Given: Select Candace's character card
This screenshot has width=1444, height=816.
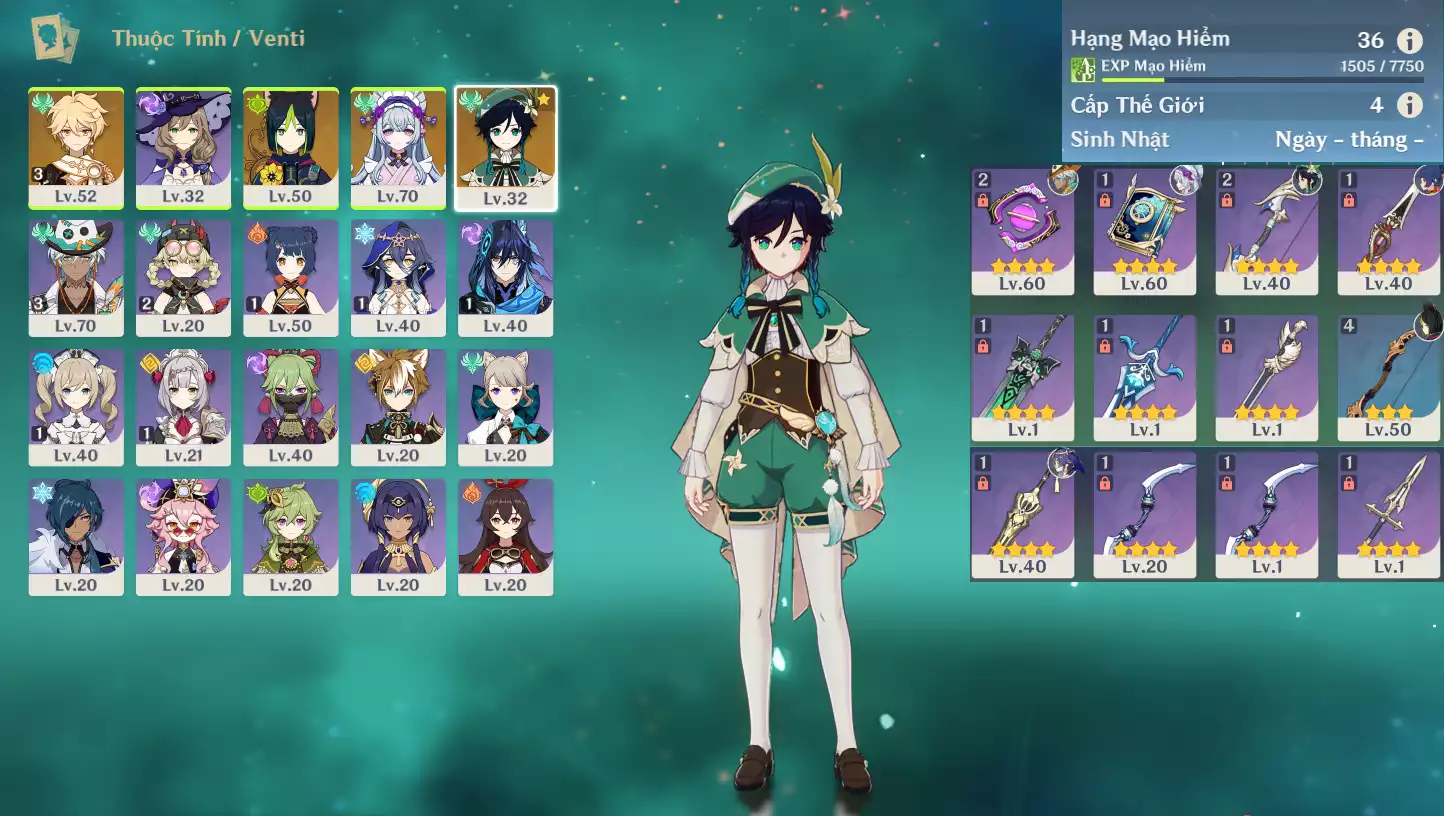Looking at the screenshot, I should (x=398, y=537).
